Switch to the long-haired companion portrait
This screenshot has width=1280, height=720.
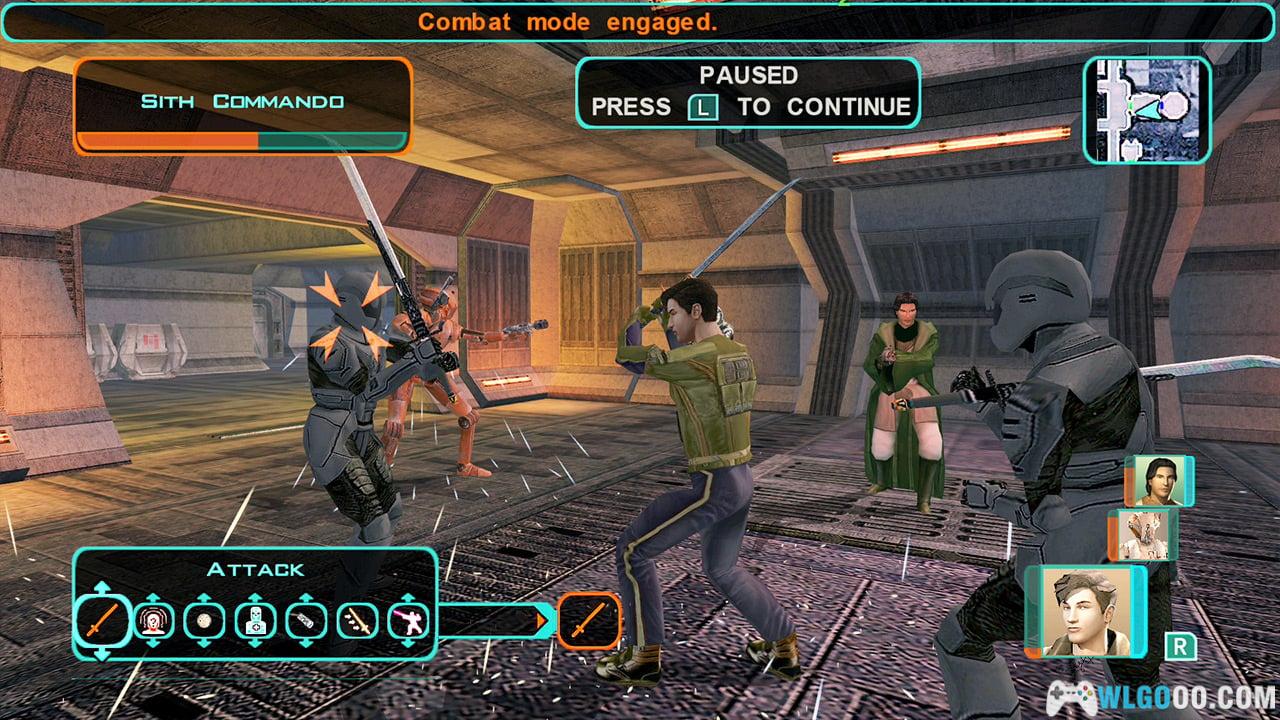(1158, 481)
